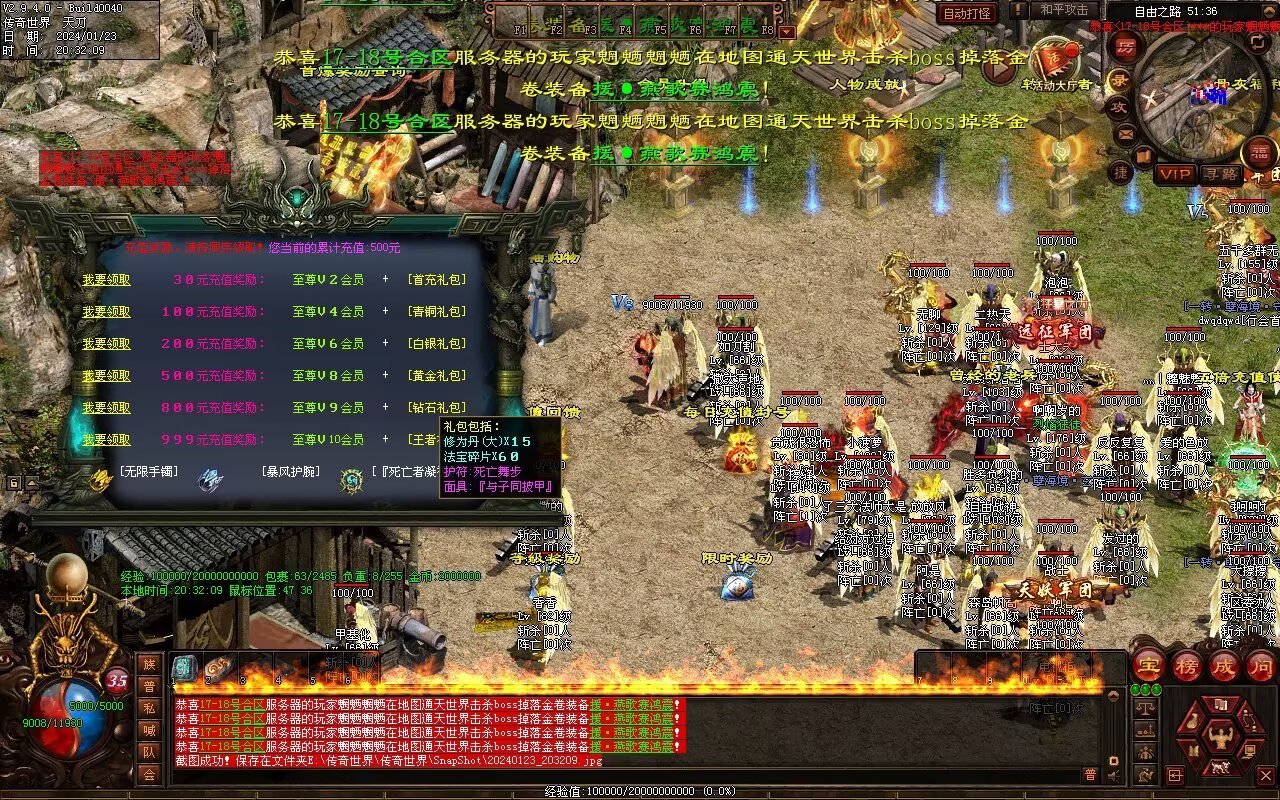1280x800 pixels.
Task: Click the X close button at bottom-right
Action: [x=1267, y=774]
